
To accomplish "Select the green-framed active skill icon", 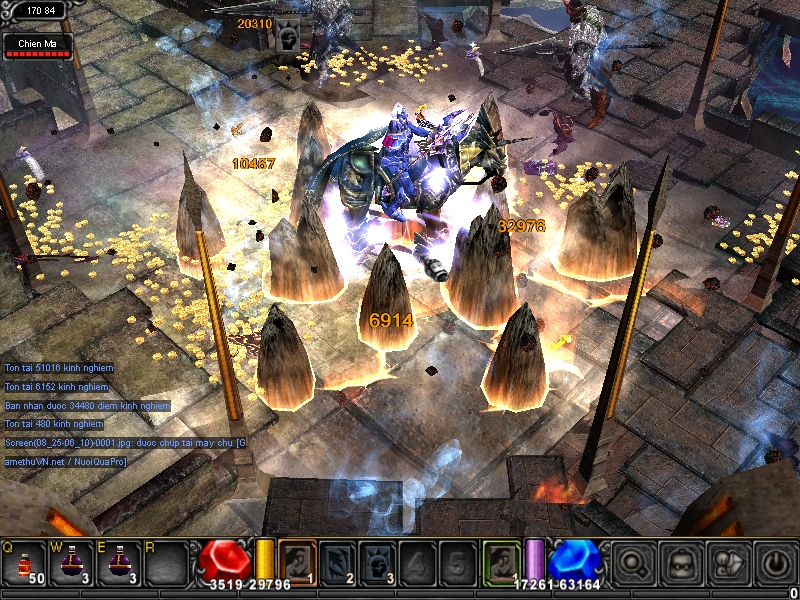I will 502,562.
